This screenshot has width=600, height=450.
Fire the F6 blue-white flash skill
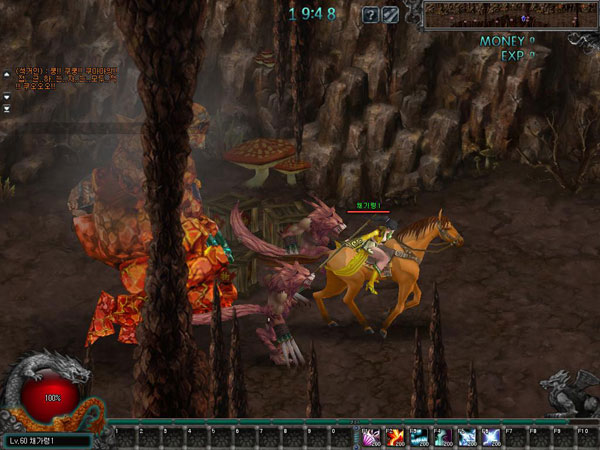tap(490, 436)
